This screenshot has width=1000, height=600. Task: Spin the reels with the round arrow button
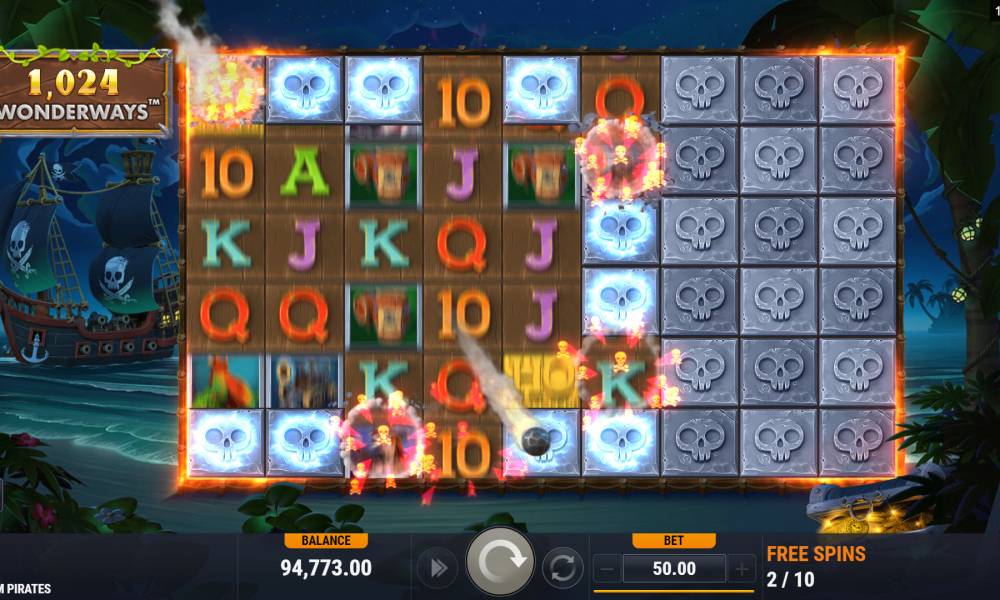coord(500,567)
